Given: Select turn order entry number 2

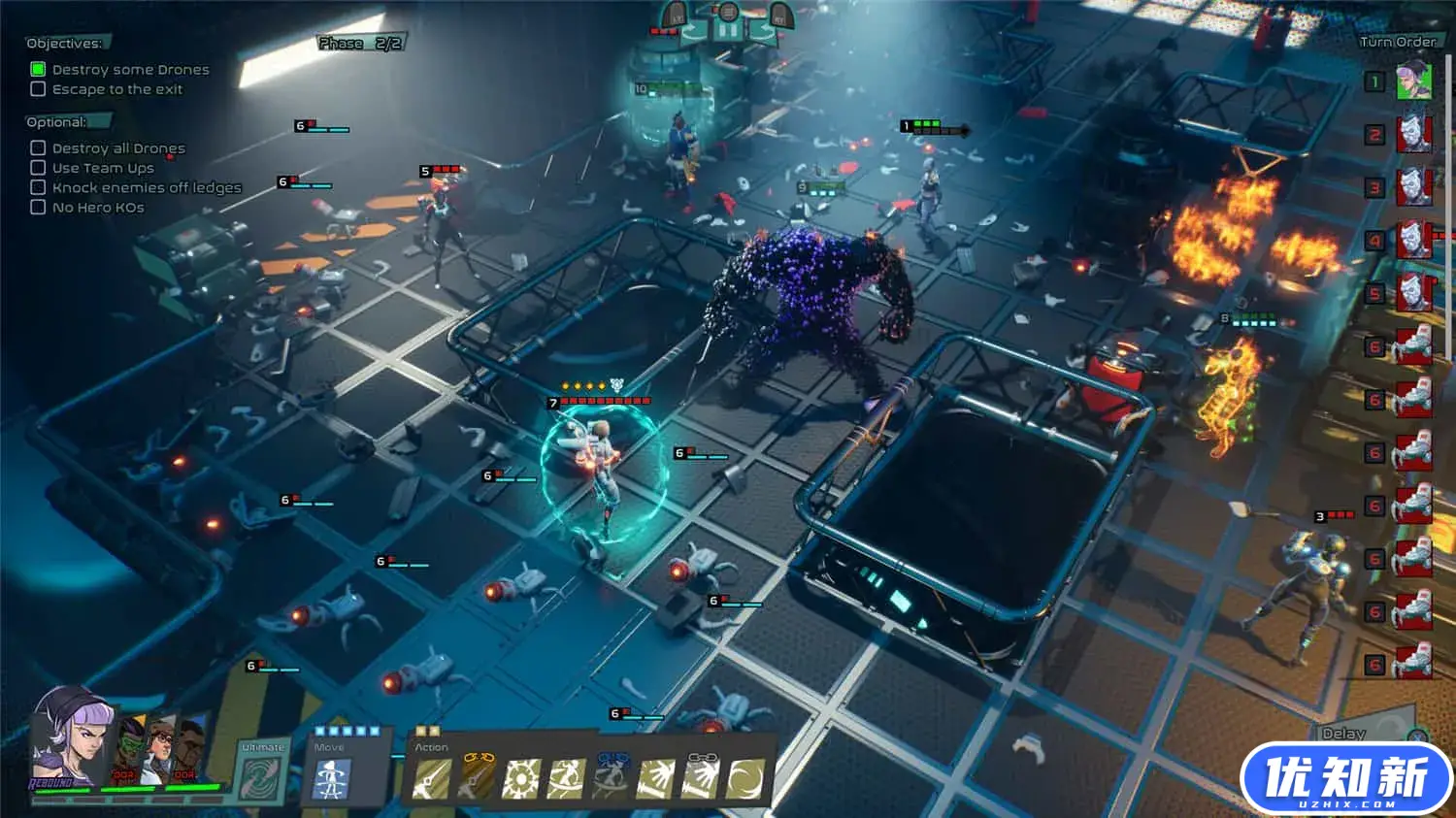Looking at the screenshot, I should click(x=1413, y=135).
